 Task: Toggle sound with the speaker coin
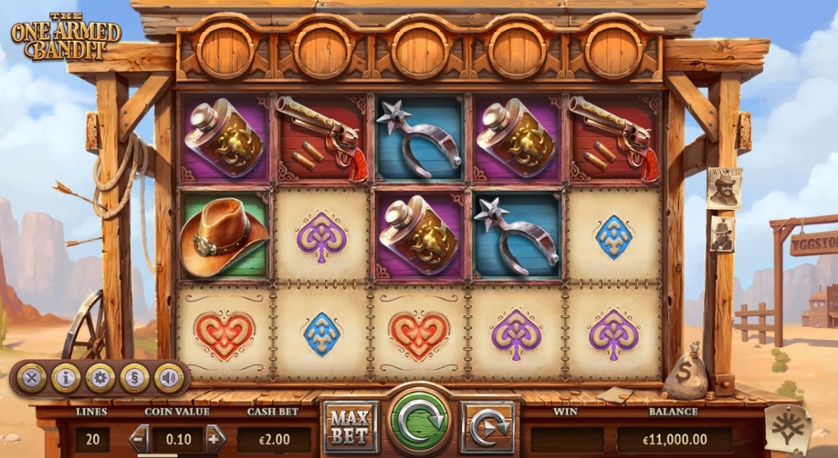[168, 377]
